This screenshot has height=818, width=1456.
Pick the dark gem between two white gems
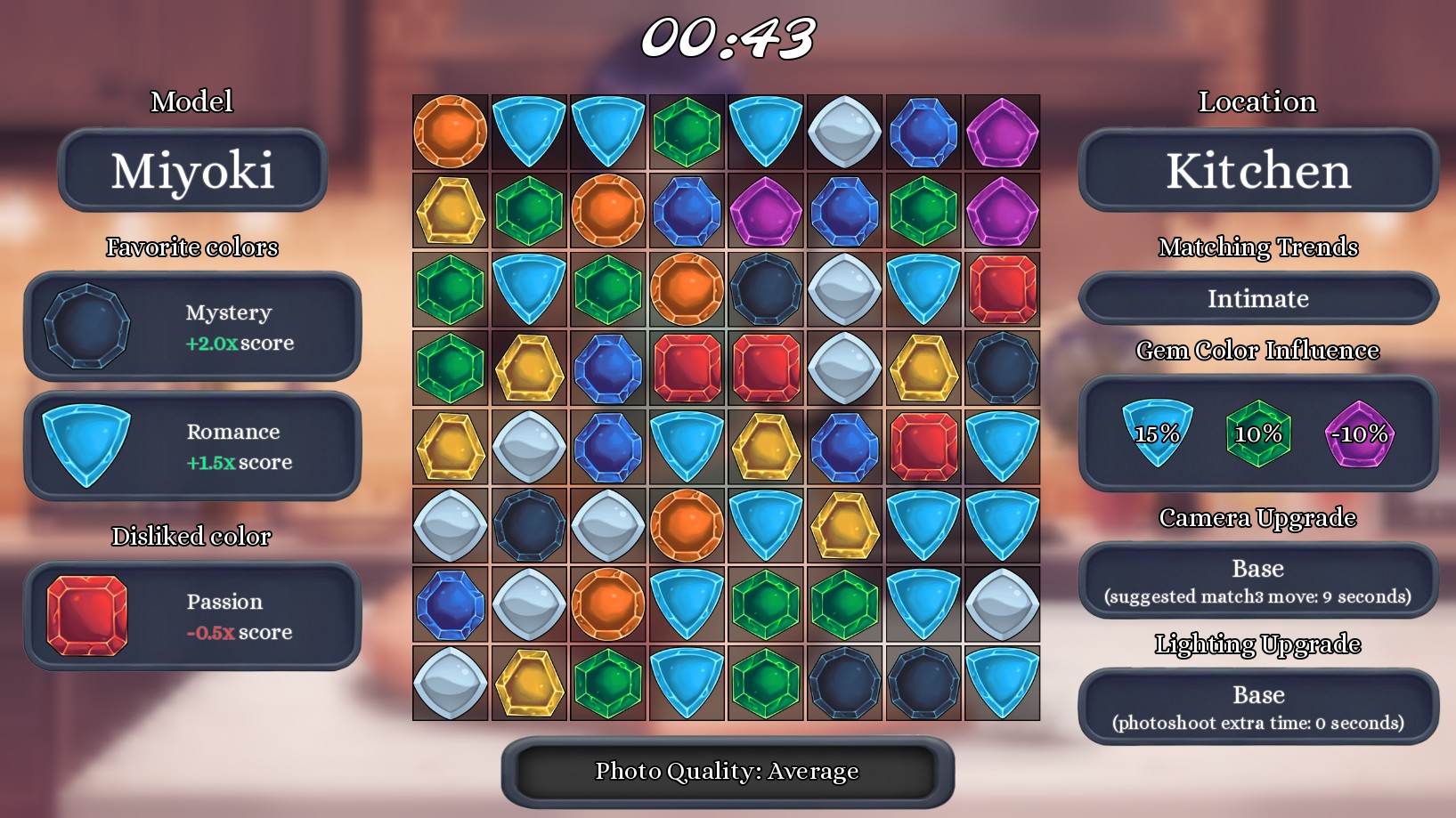click(x=530, y=526)
